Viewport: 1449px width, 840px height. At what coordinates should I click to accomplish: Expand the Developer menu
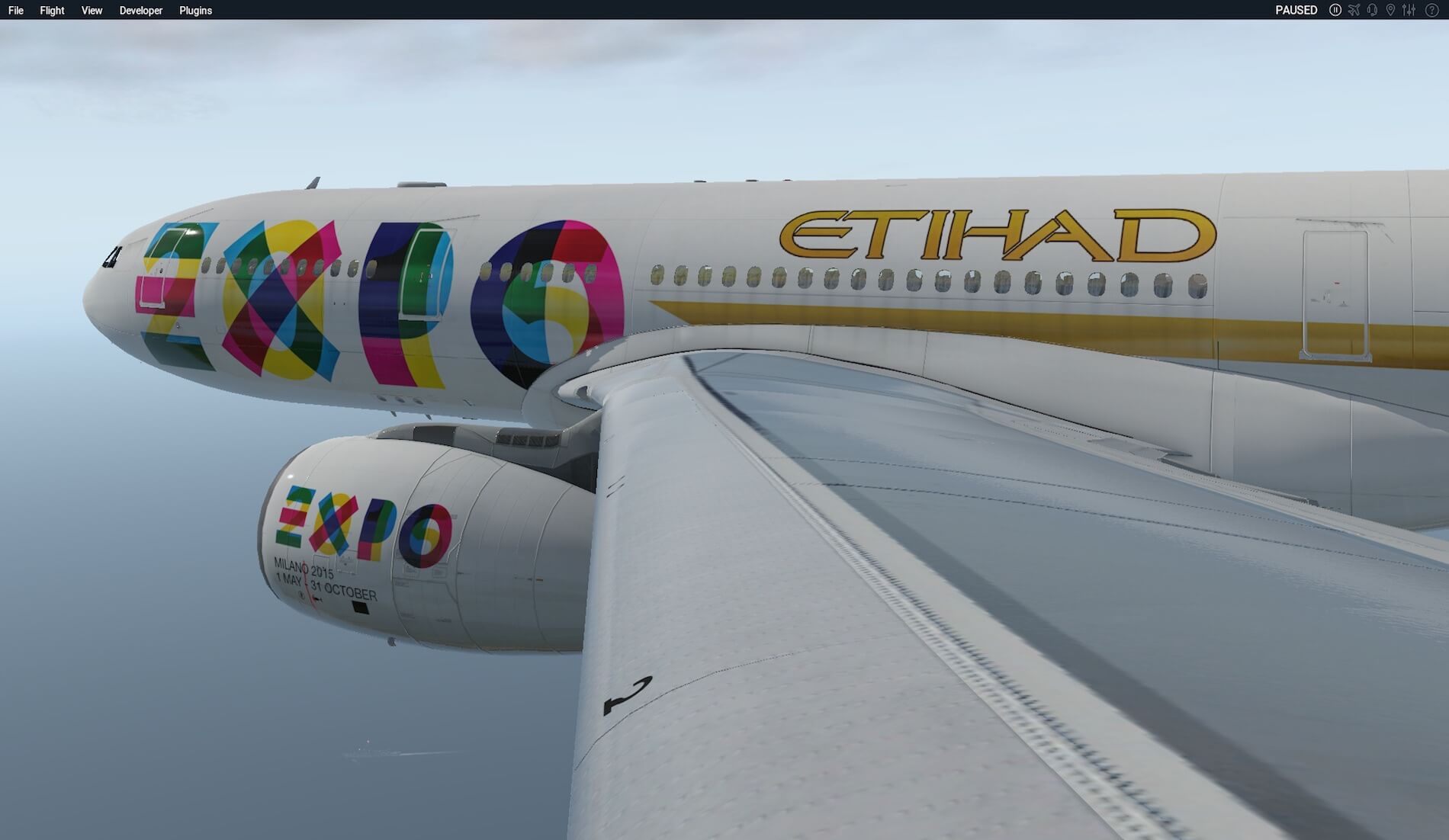tap(140, 10)
